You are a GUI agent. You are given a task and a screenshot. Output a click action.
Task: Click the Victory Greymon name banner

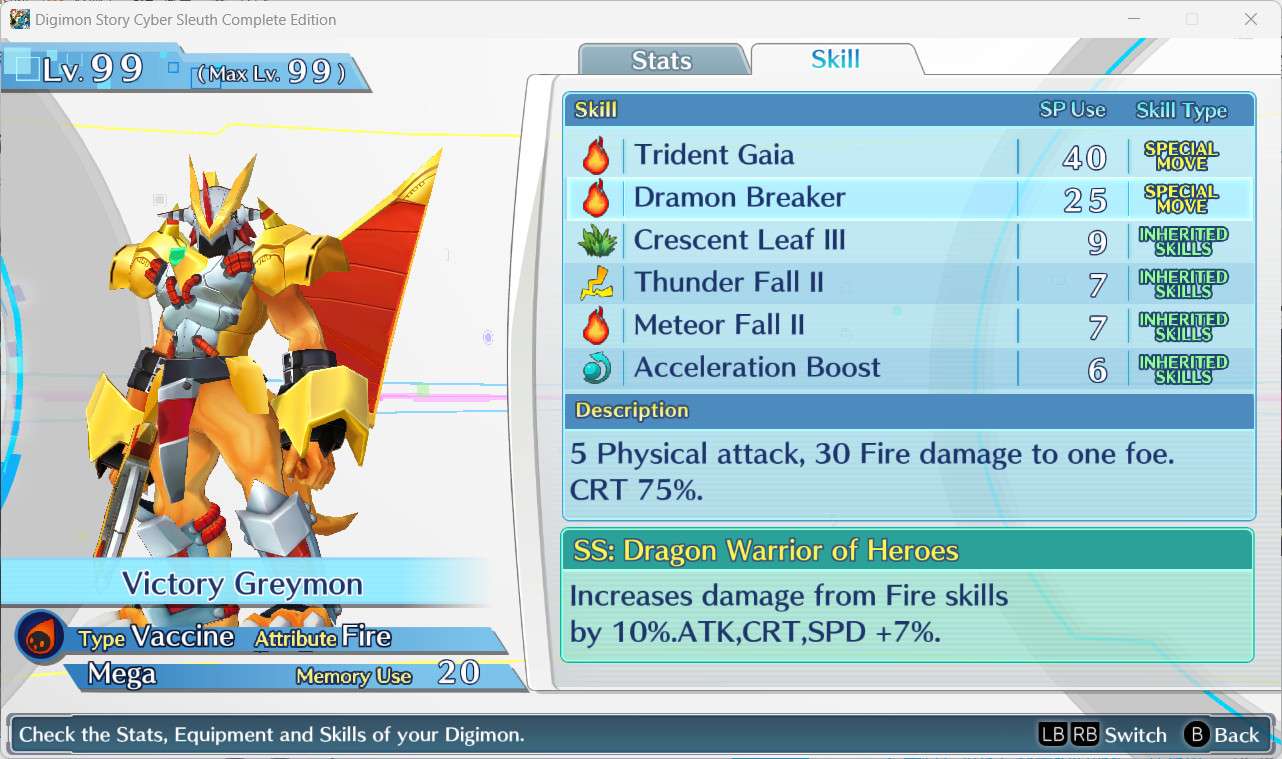tap(243, 585)
